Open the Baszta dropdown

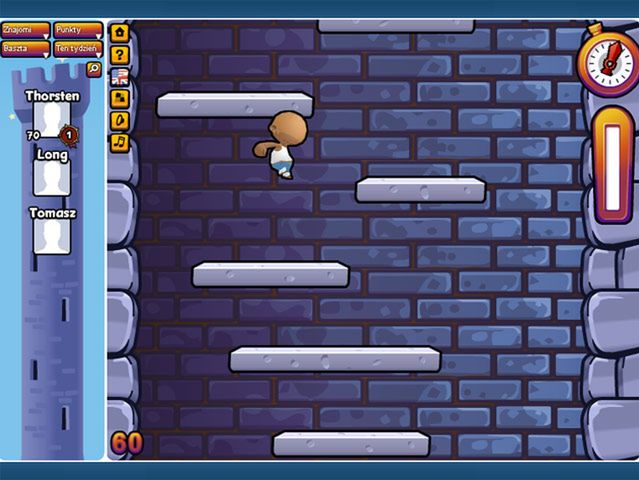pos(26,48)
